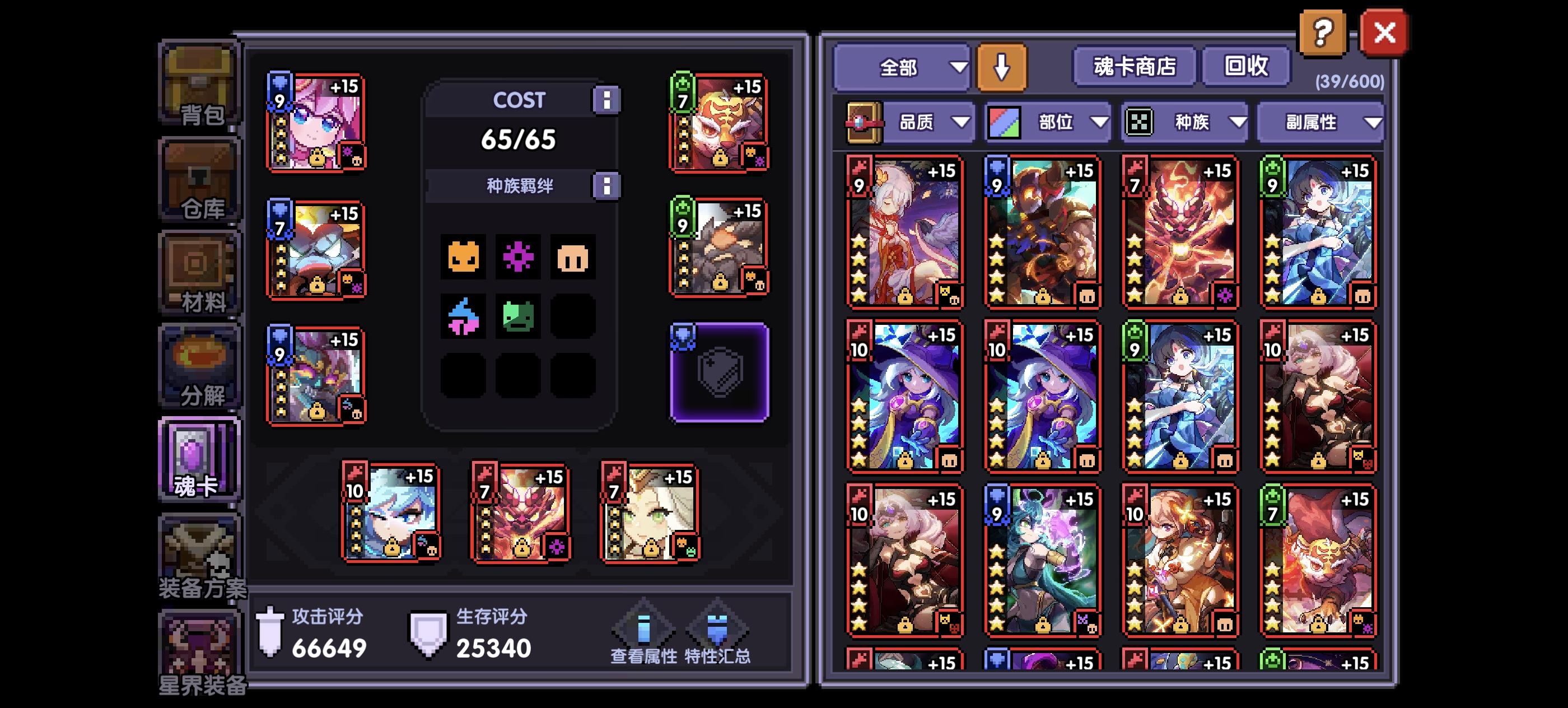Screen dimensions: 1568x708
Task: Toggle the green slime race bond icon
Action: 518,316
